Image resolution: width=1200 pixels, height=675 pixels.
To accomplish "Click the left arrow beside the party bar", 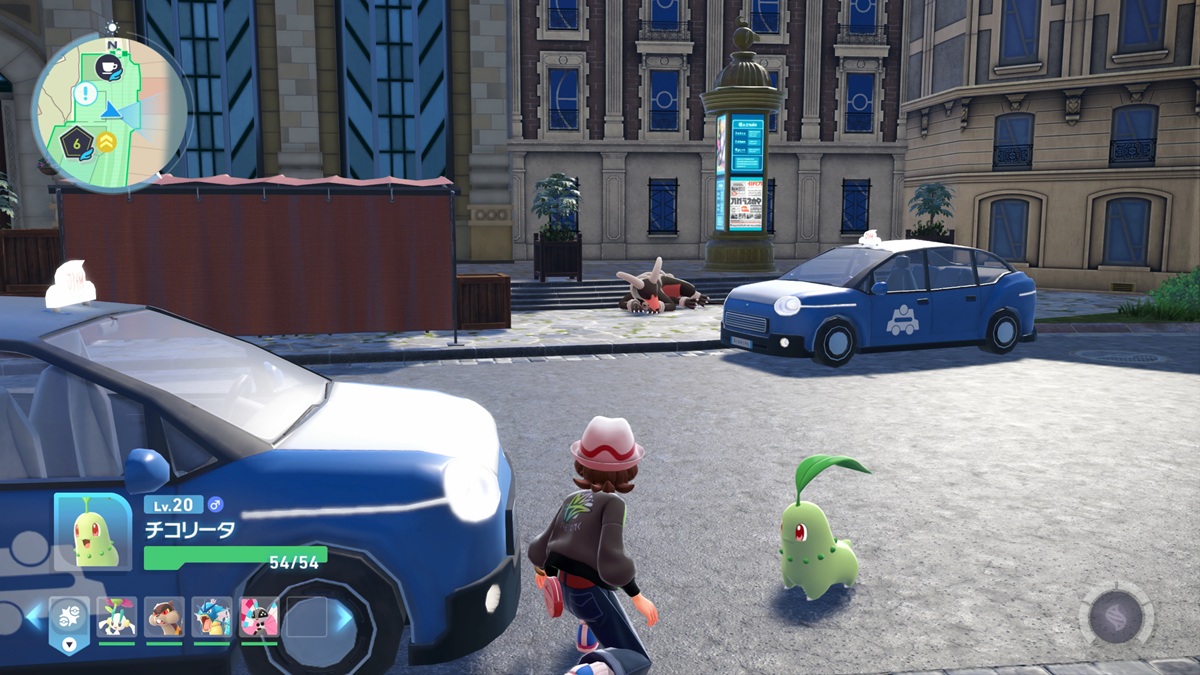I will [35, 618].
